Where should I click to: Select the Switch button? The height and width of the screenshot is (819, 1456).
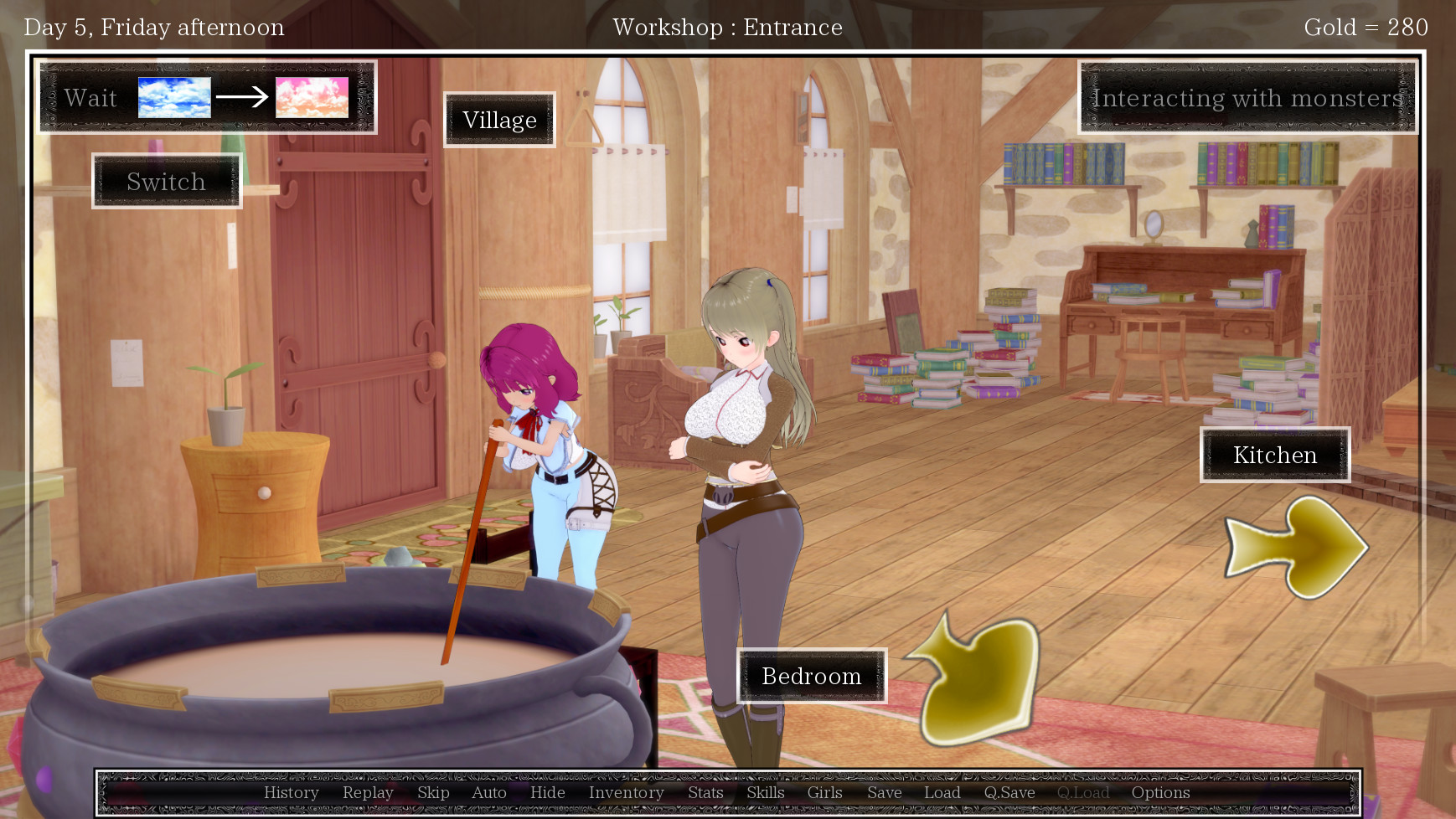[167, 181]
